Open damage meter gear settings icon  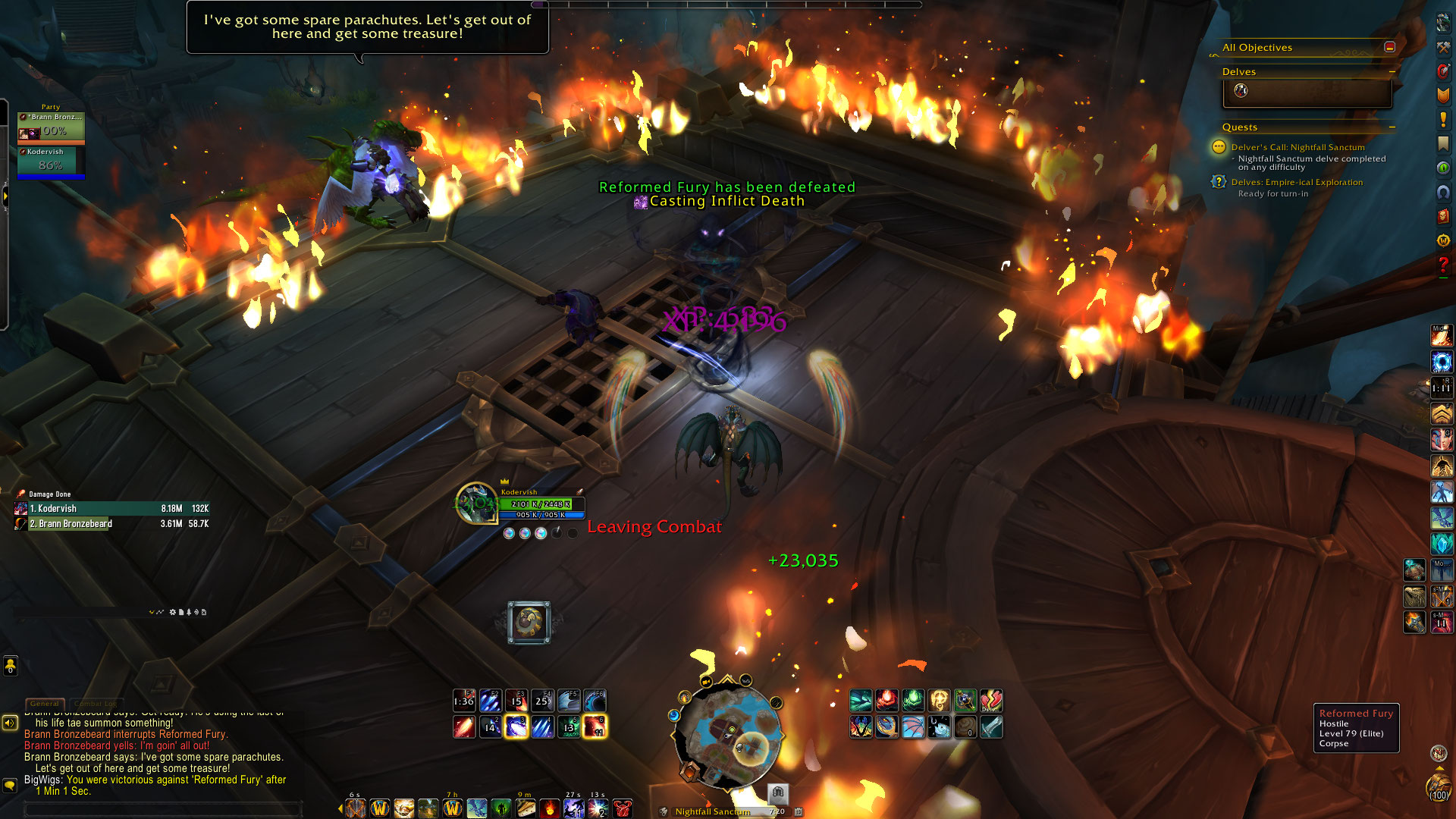pyautogui.click(x=173, y=612)
